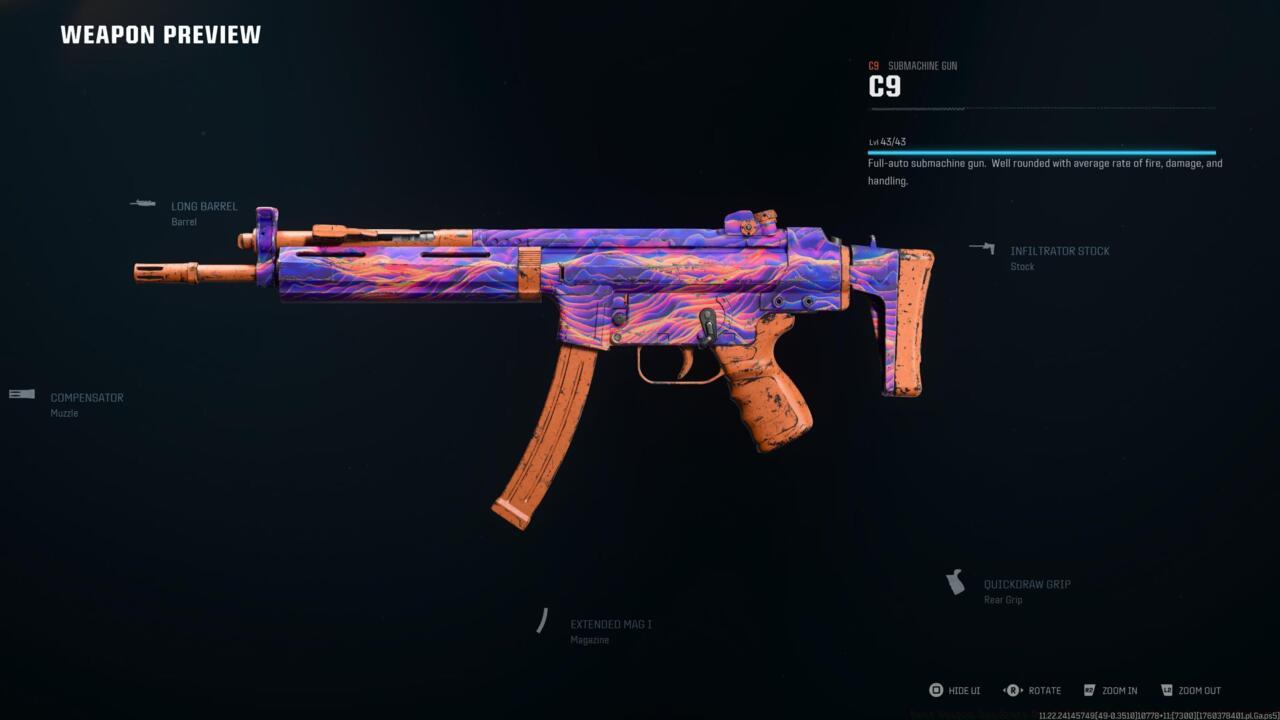
Task: Select the Long Barrel attachment icon
Action: pos(143,204)
